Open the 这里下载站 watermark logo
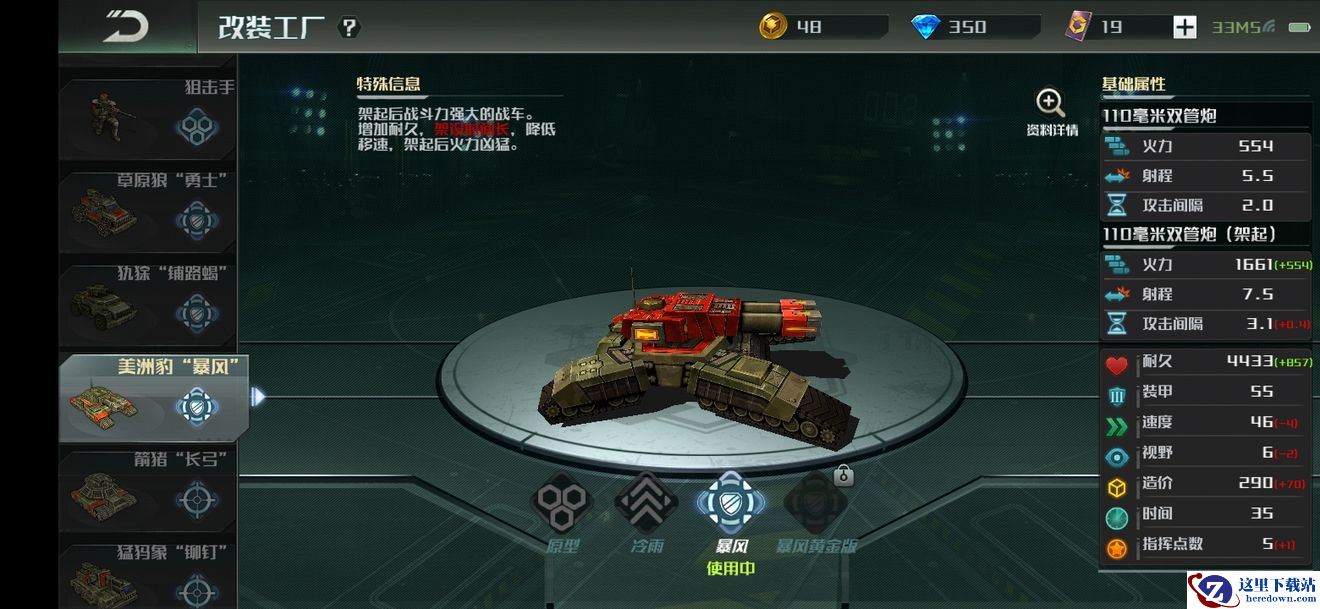This screenshot has width=1320, height=609. [x=1252, y=589]
